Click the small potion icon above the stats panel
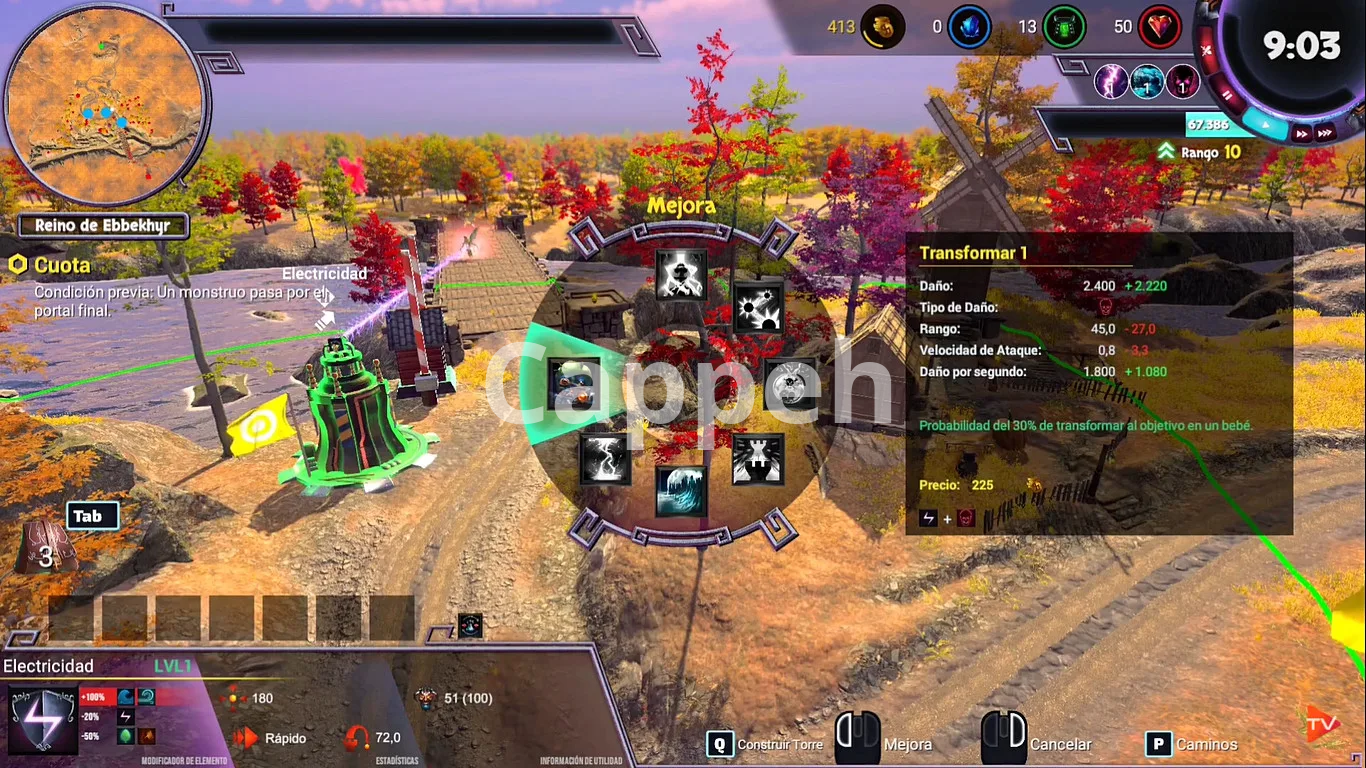 point(470,626)
